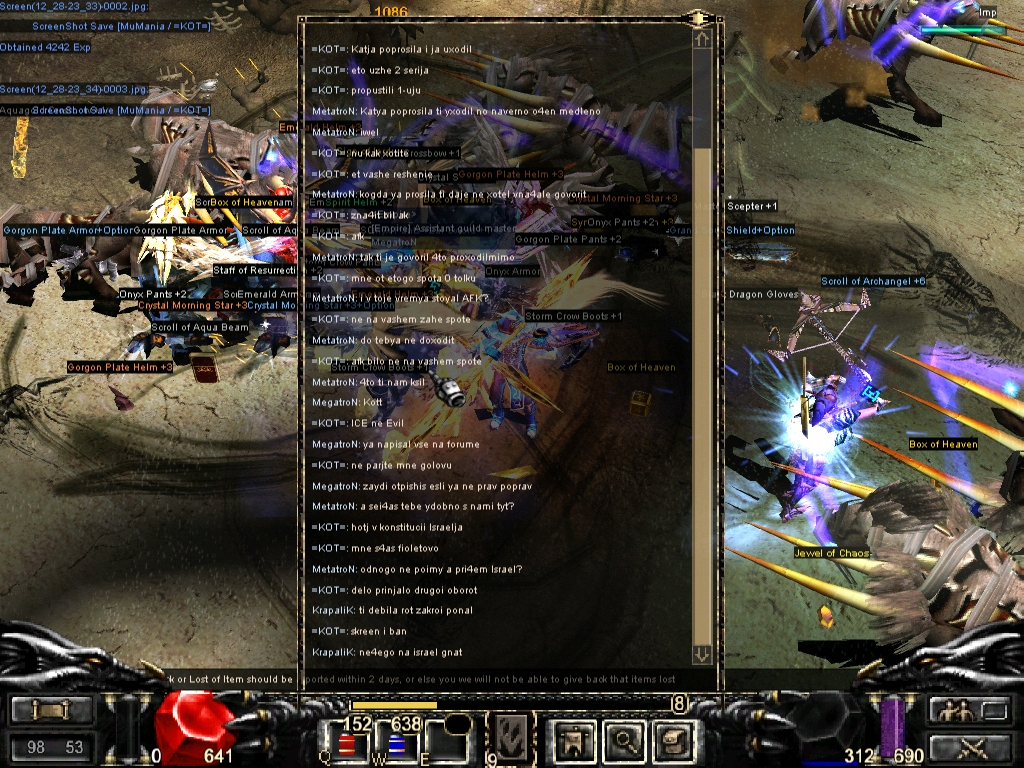Viewport: 1024px width, 768px height.
Task: Open the scroll button at bottom left
Action: click(x=52, y=711)
